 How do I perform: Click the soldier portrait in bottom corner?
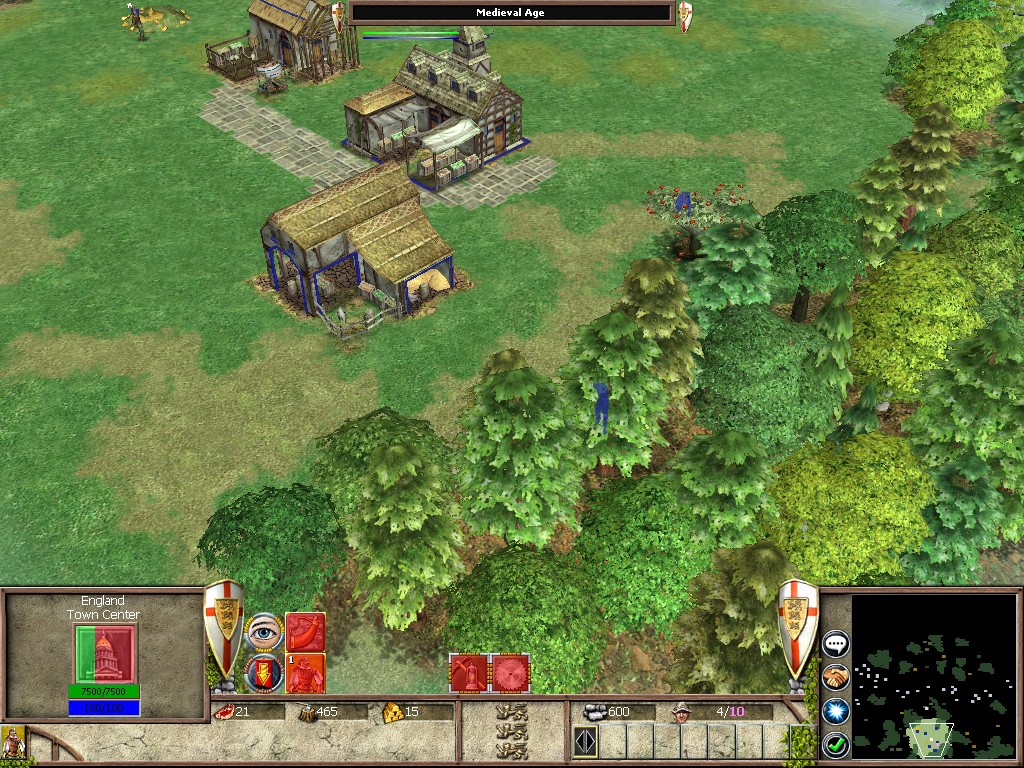(13, 743)
